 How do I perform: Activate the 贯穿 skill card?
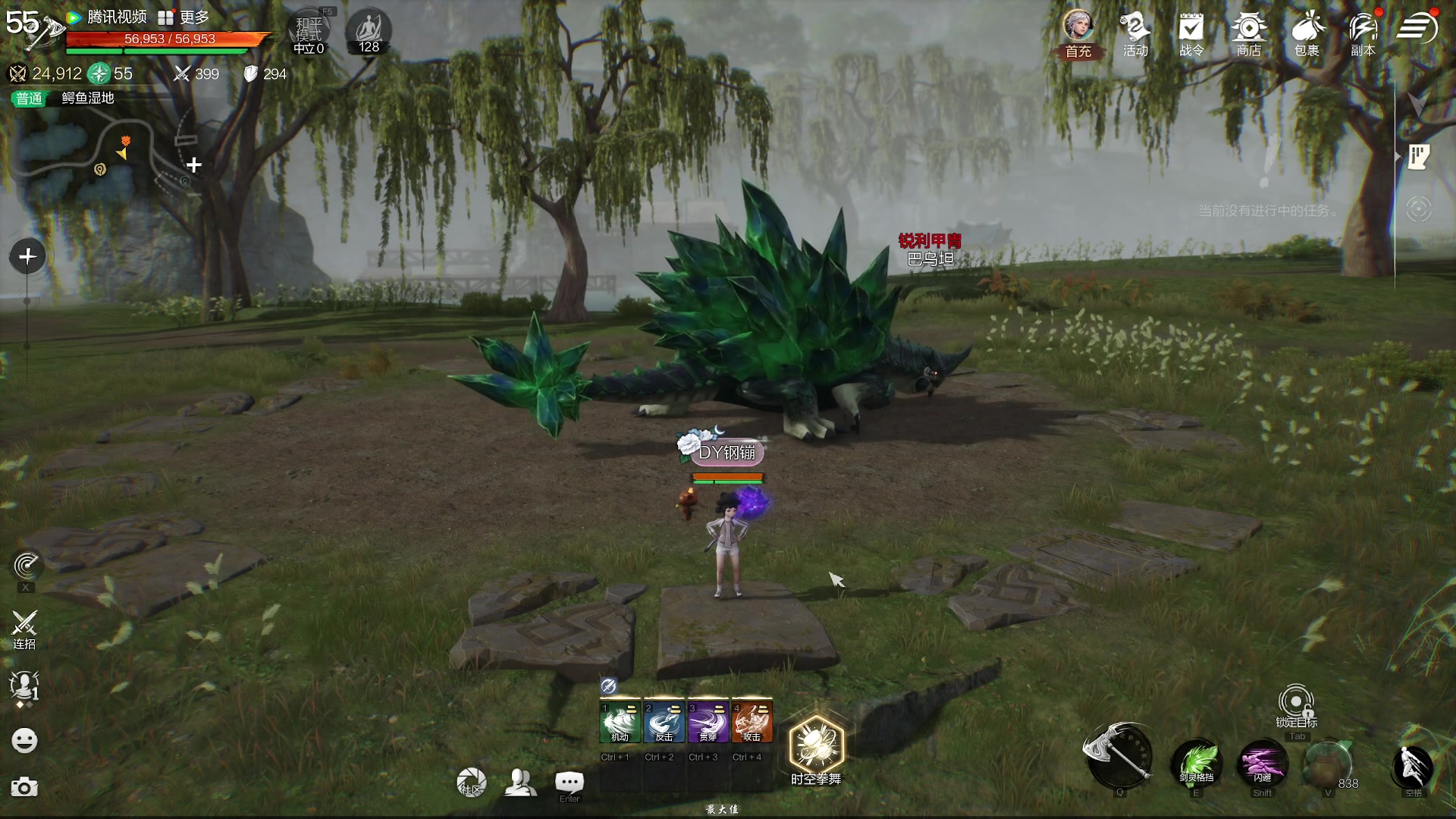tap(708, 722)
